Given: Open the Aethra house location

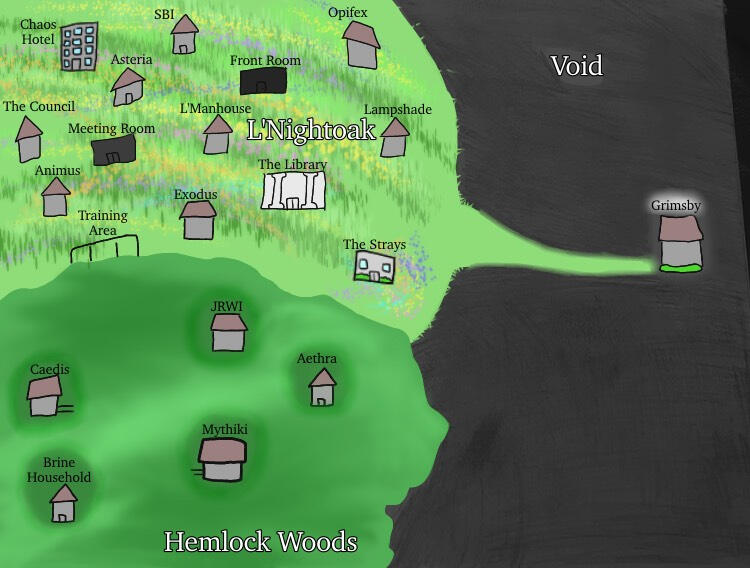Looking at the screenshot, I should pyautogui.click(x=322, y=387).
